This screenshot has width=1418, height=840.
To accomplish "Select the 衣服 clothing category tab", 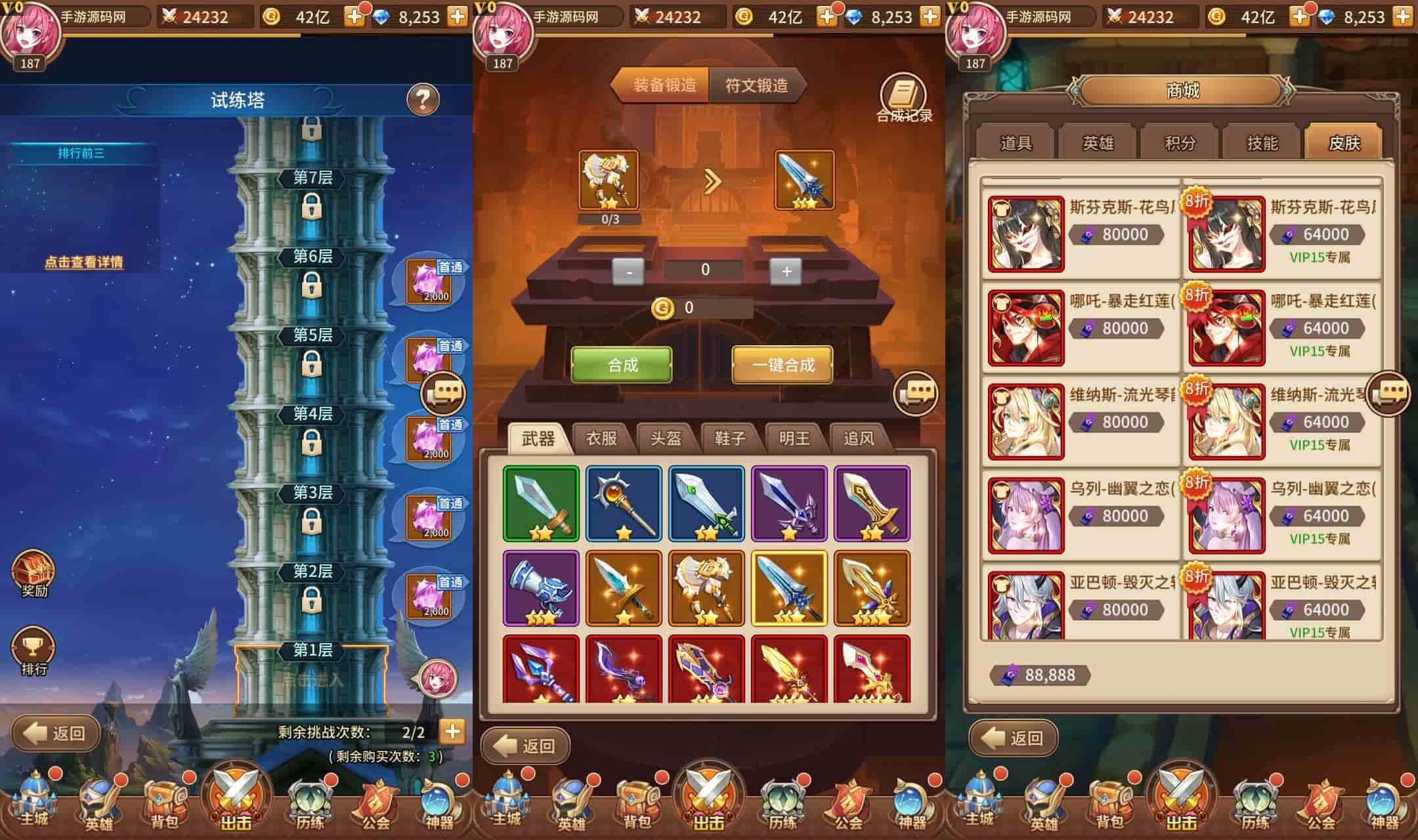I will click(601, 438).
